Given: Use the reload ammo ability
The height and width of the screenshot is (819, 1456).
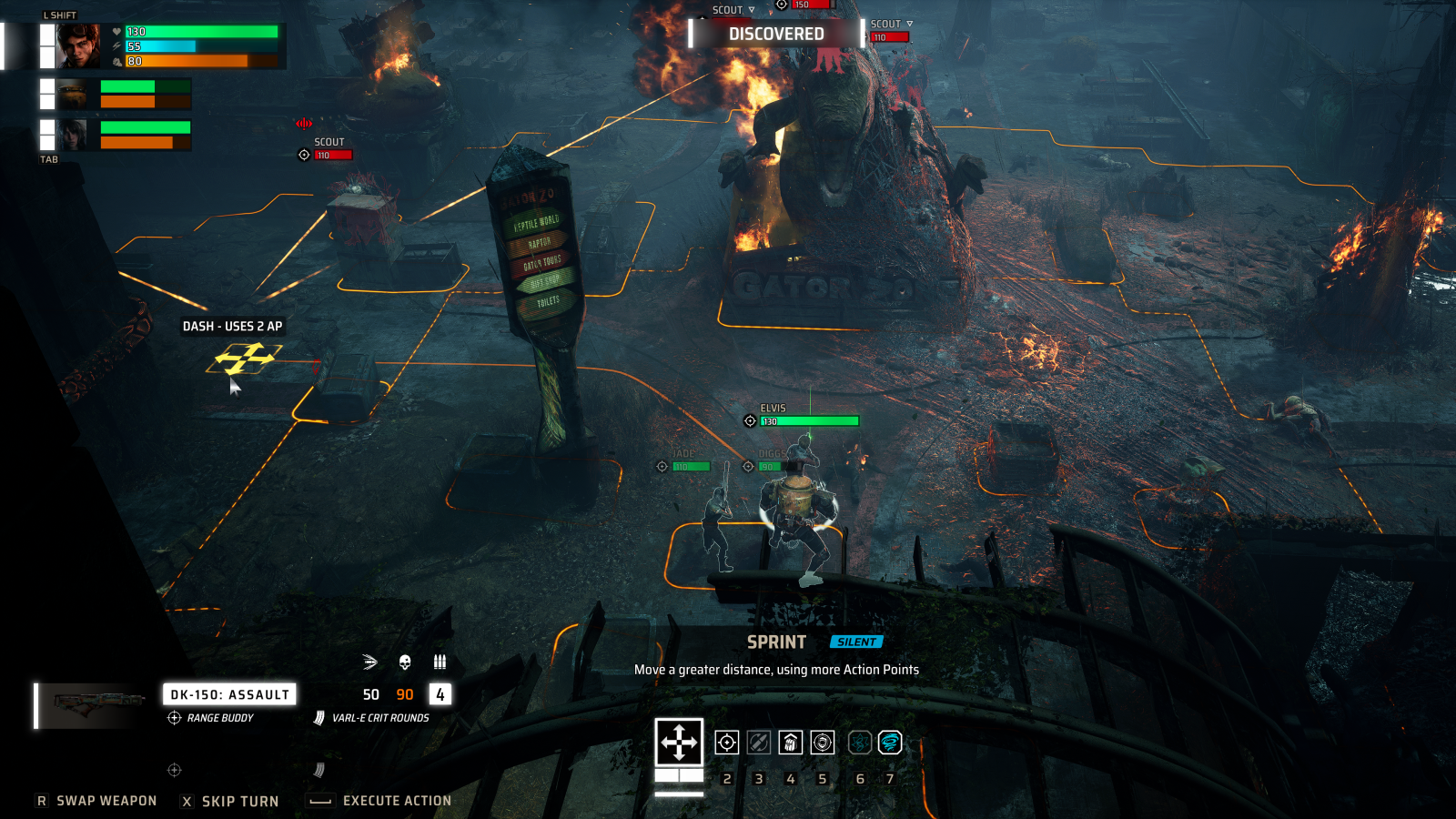Looking at the screenshot, I should click(x=758, y=743).
